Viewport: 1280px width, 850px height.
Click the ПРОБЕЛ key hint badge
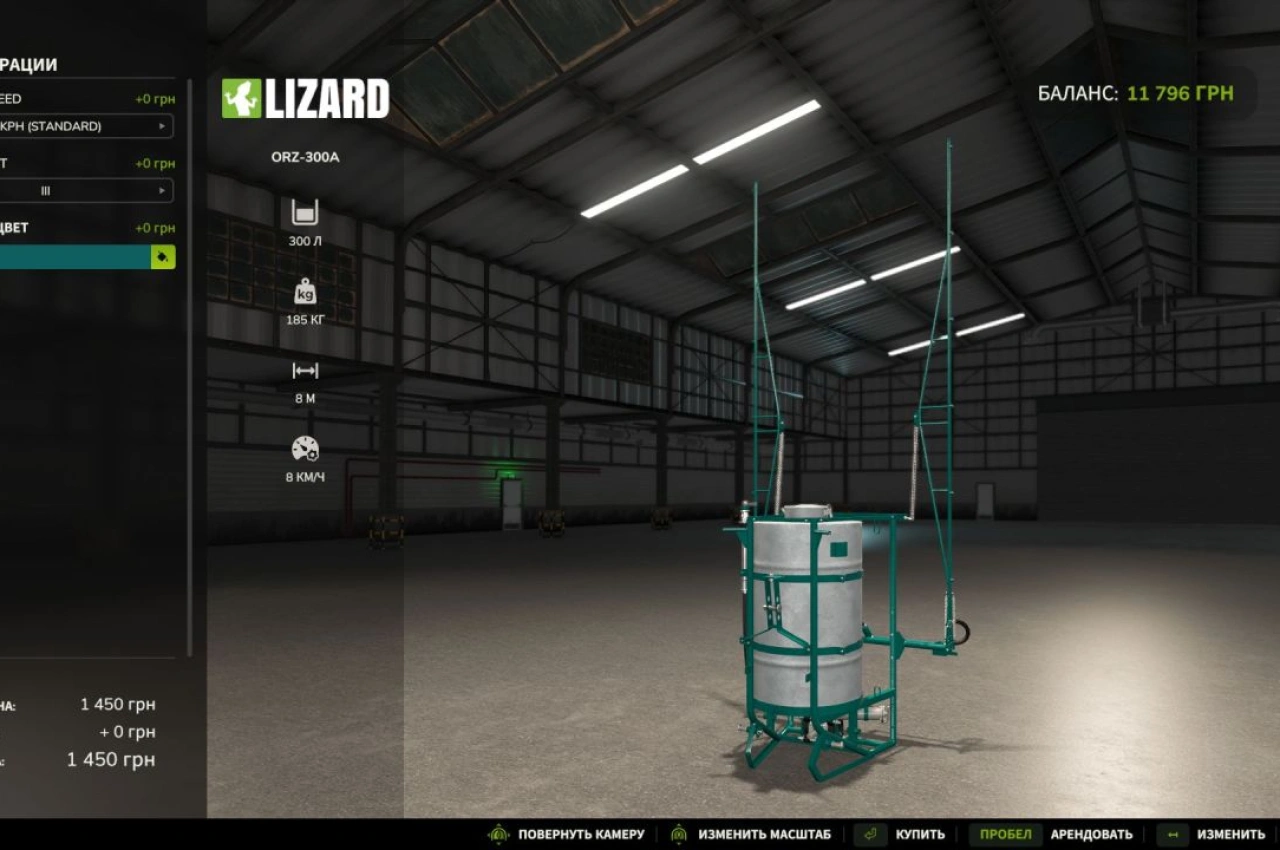click(1004, 833)
